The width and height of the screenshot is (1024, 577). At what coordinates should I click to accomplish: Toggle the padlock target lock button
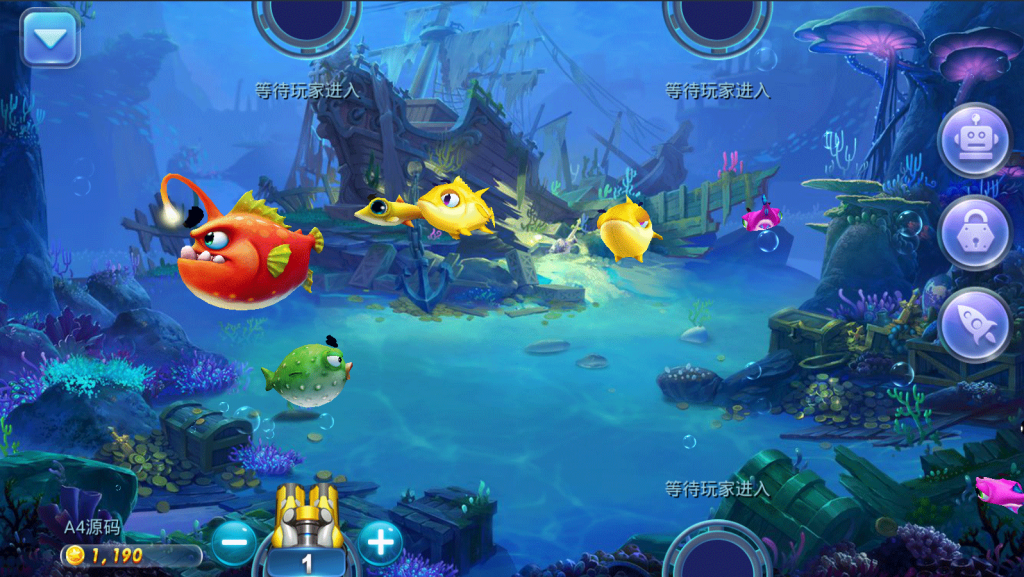coord(974,233)
